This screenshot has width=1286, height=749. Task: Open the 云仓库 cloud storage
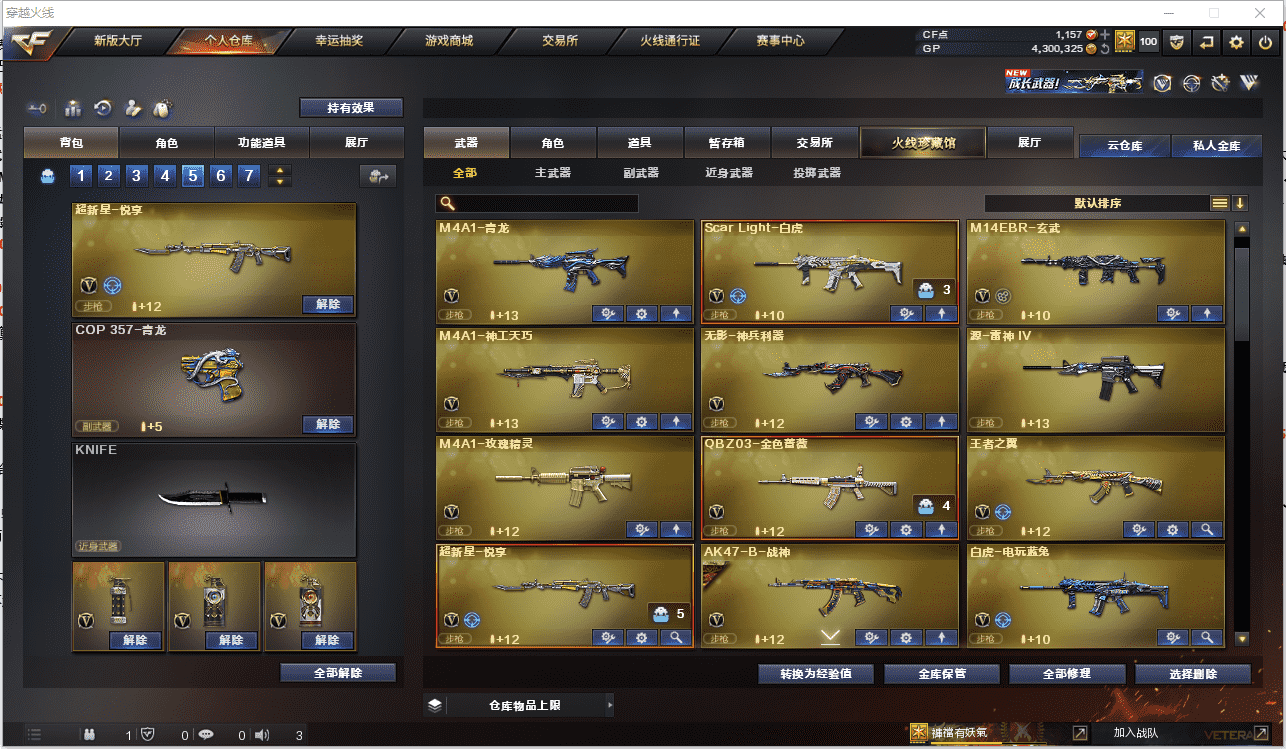tap(1124, 146)
